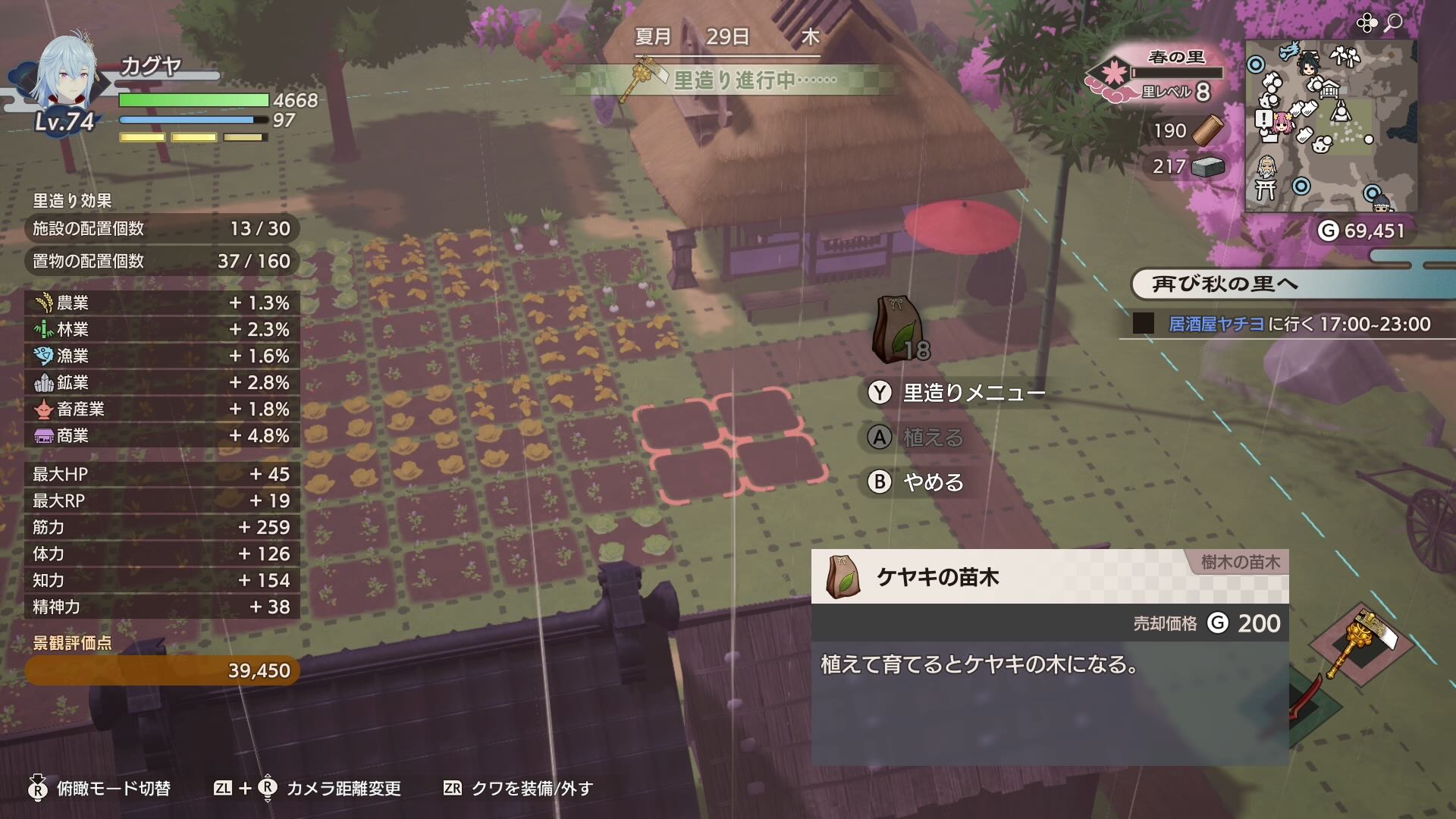The height and width of the screenshot is (819, 1456).
Task: Select the 鉱業 mining icon
Action: (x=42, y=383)
